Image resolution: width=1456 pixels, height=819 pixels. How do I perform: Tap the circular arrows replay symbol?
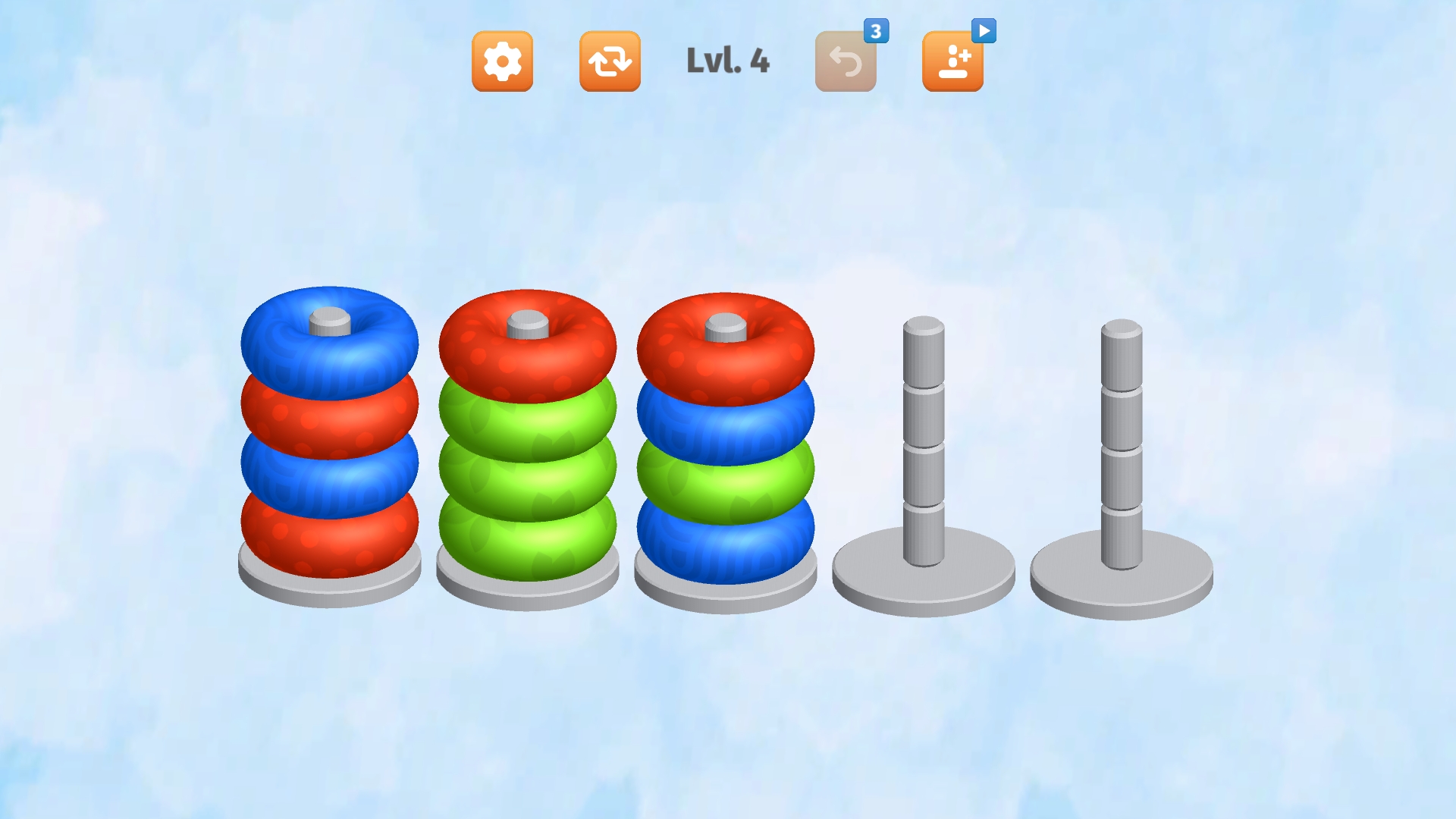pyautogui.click(x=610, y=62)
